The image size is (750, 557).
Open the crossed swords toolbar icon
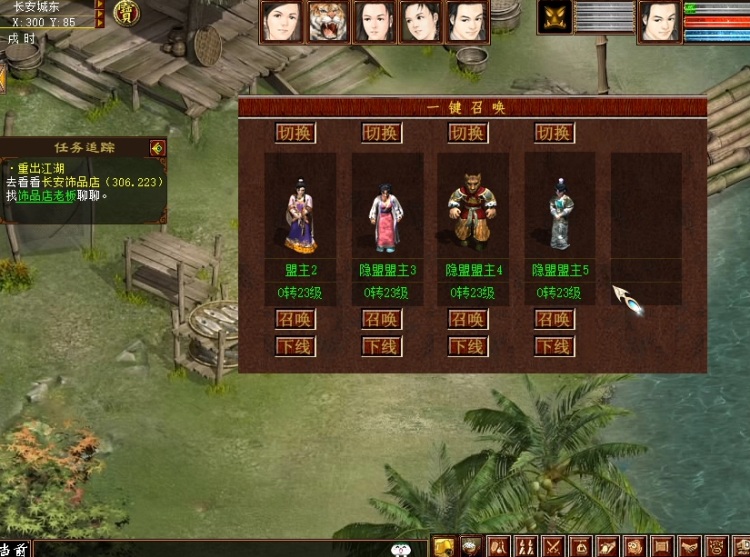(551, 546)
